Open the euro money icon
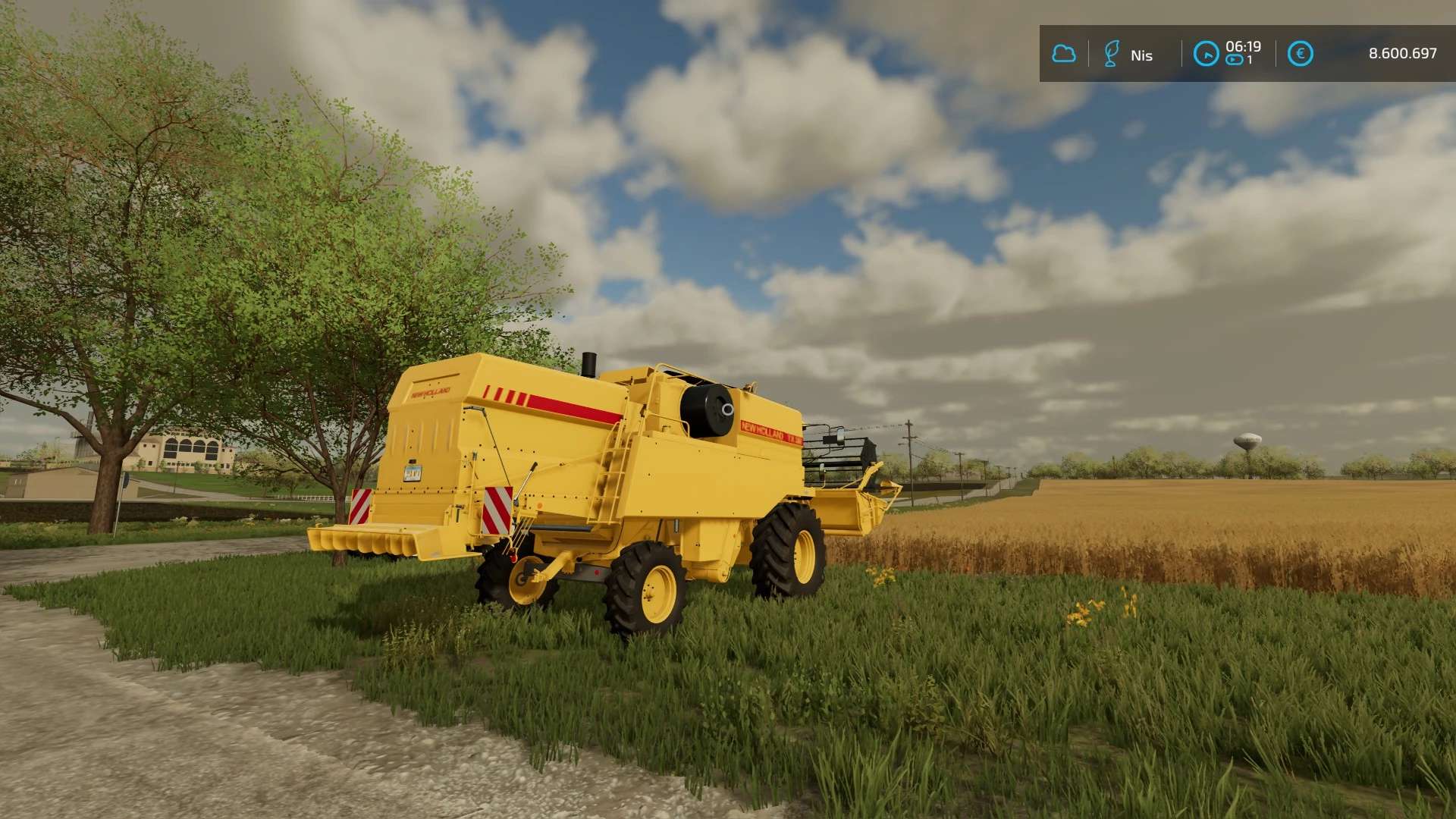This screenshot has height=819, width=1456. coord(1300,54)
